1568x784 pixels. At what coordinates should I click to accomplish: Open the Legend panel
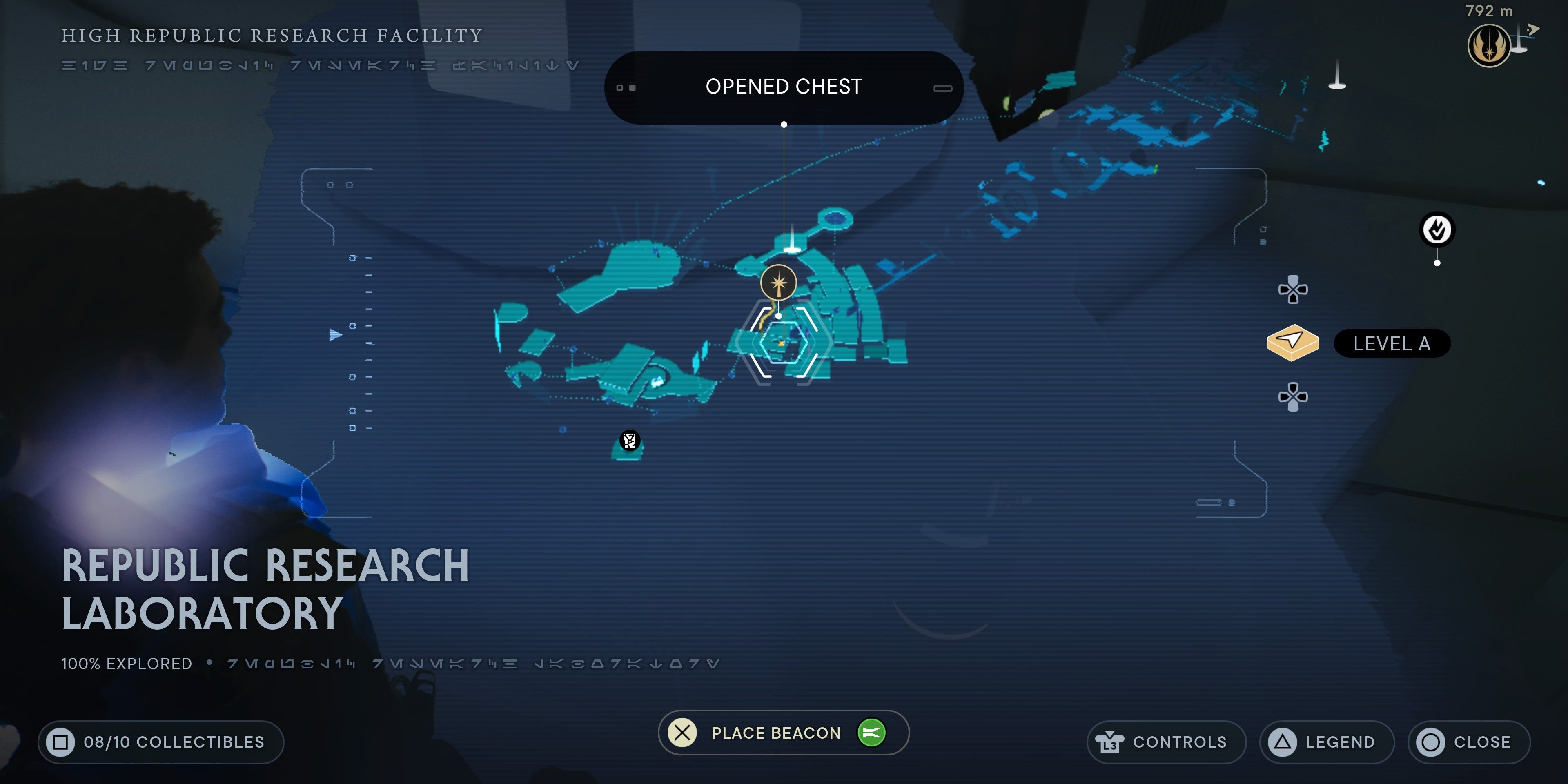(x=1326, y=742)
